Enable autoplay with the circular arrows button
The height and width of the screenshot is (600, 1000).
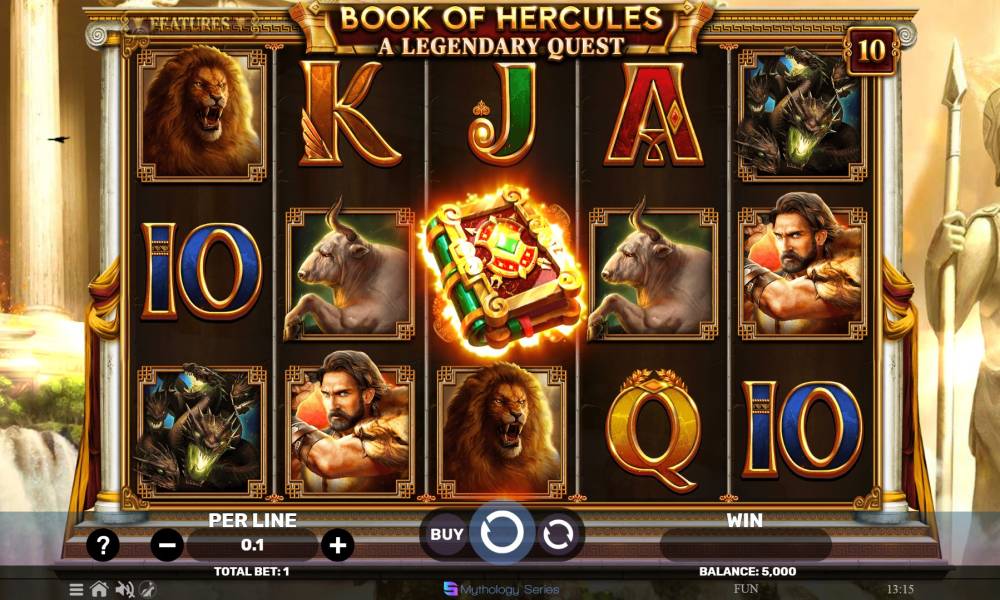[x=557, y=535]
